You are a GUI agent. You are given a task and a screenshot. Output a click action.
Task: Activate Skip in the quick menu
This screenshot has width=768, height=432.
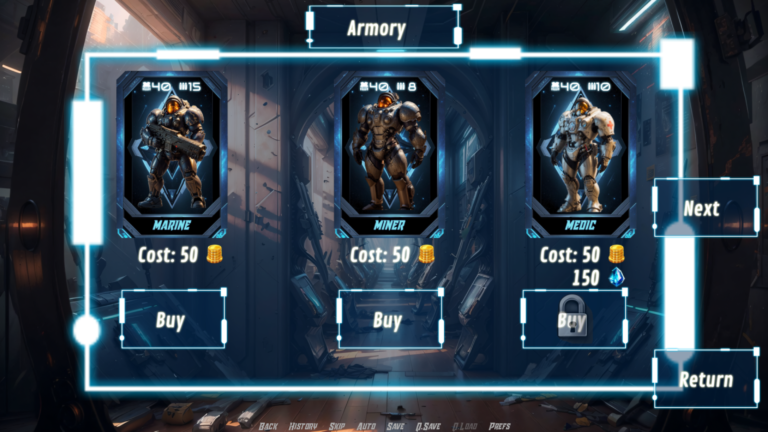click(x=337, y=426)
